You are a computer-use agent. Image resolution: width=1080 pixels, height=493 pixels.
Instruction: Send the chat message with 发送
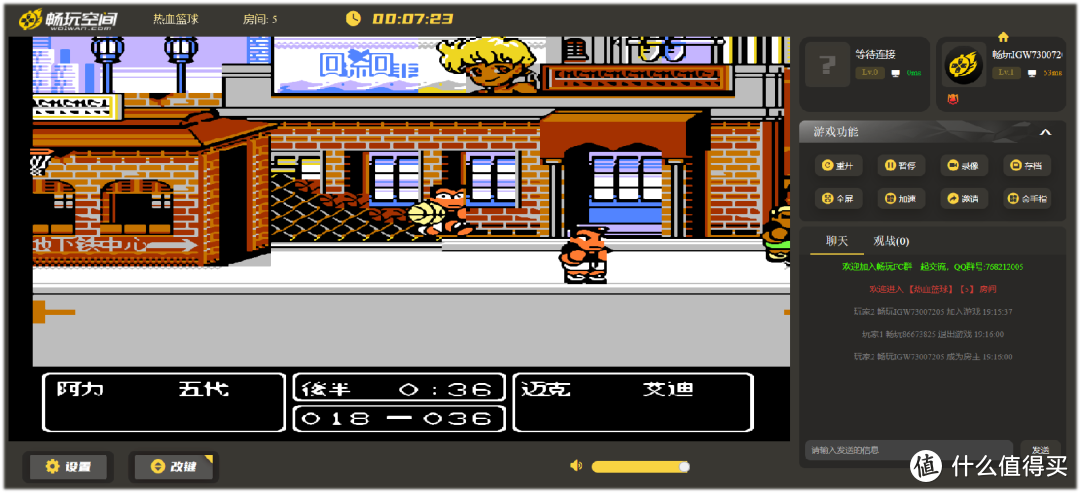click(1040, 451)
